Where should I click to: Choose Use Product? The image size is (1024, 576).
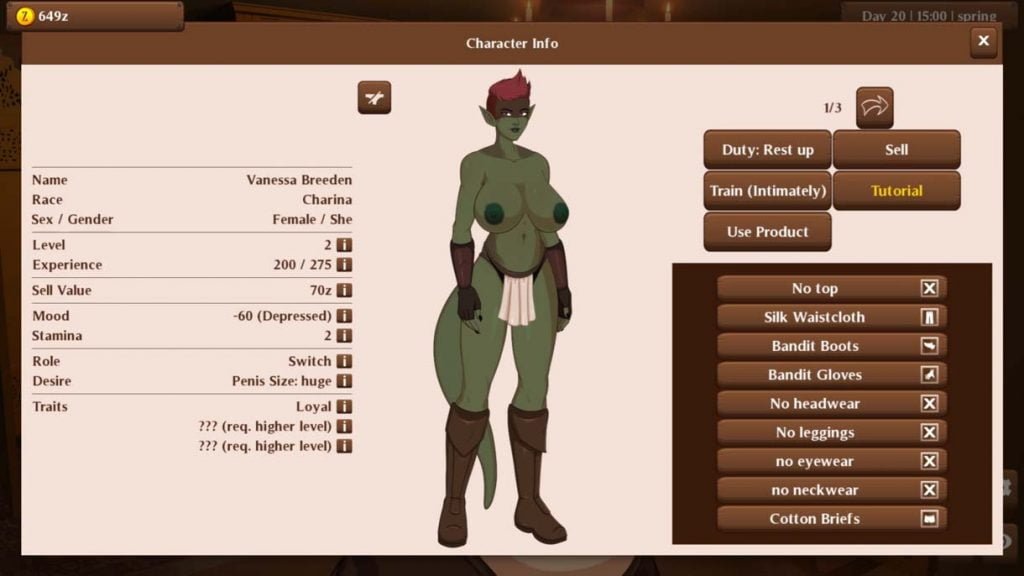coord(767,232)
